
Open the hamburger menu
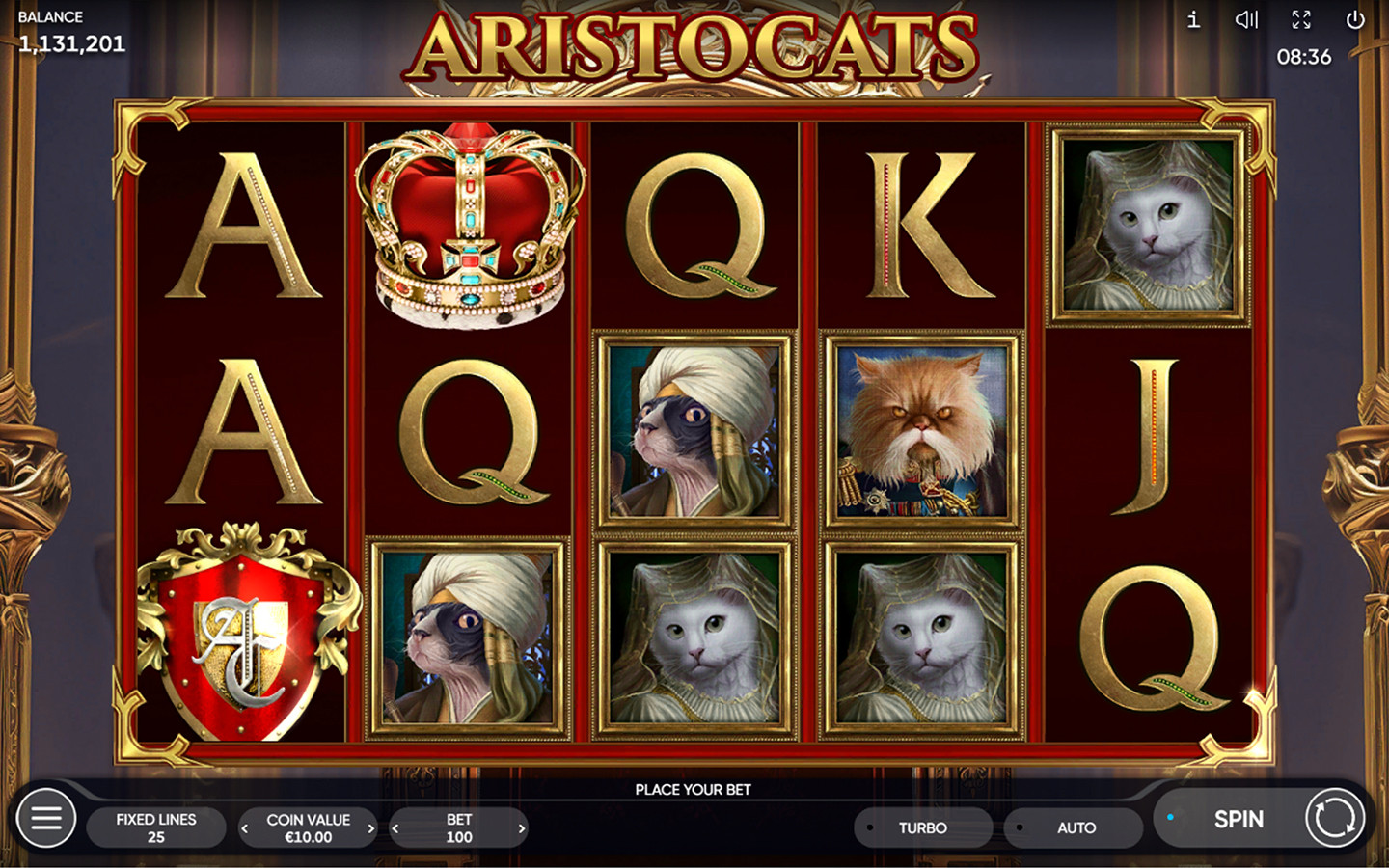coord(45,819)
